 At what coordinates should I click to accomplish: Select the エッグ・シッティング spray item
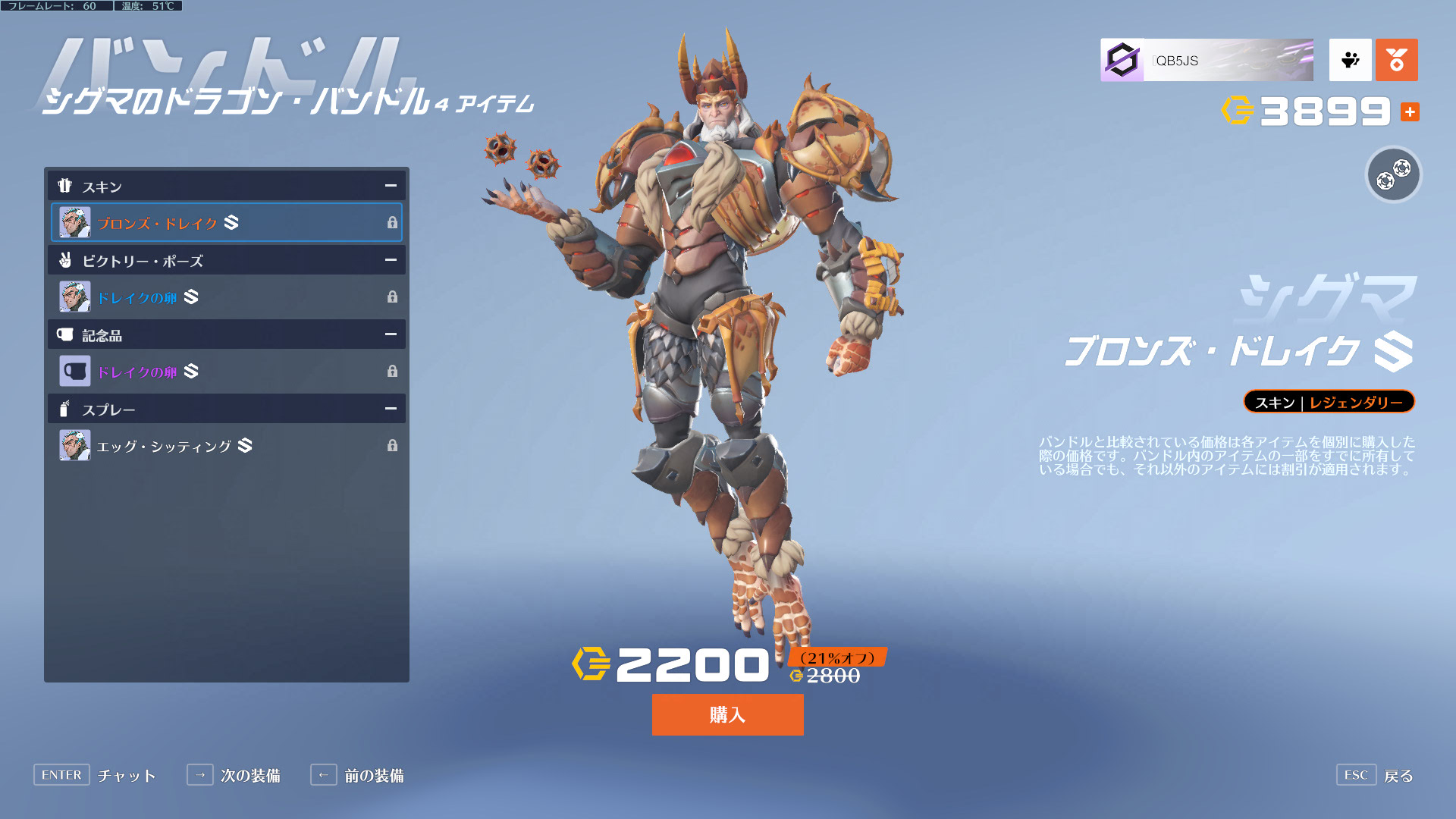pyautogui.click(x=226, y=446)
